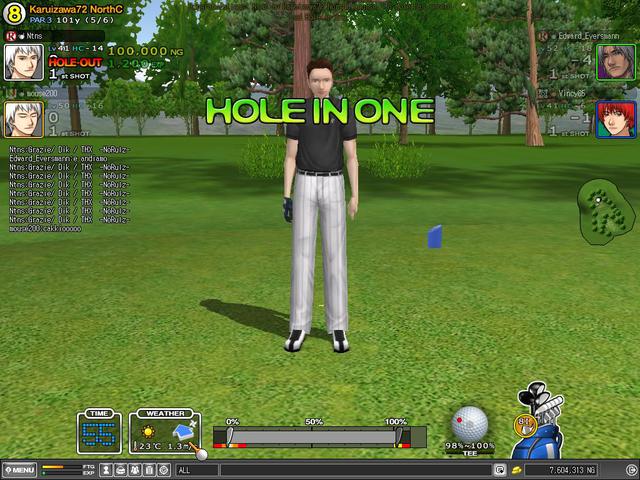
Task: Open the group of people icon
Action: [x=134, y=469]
